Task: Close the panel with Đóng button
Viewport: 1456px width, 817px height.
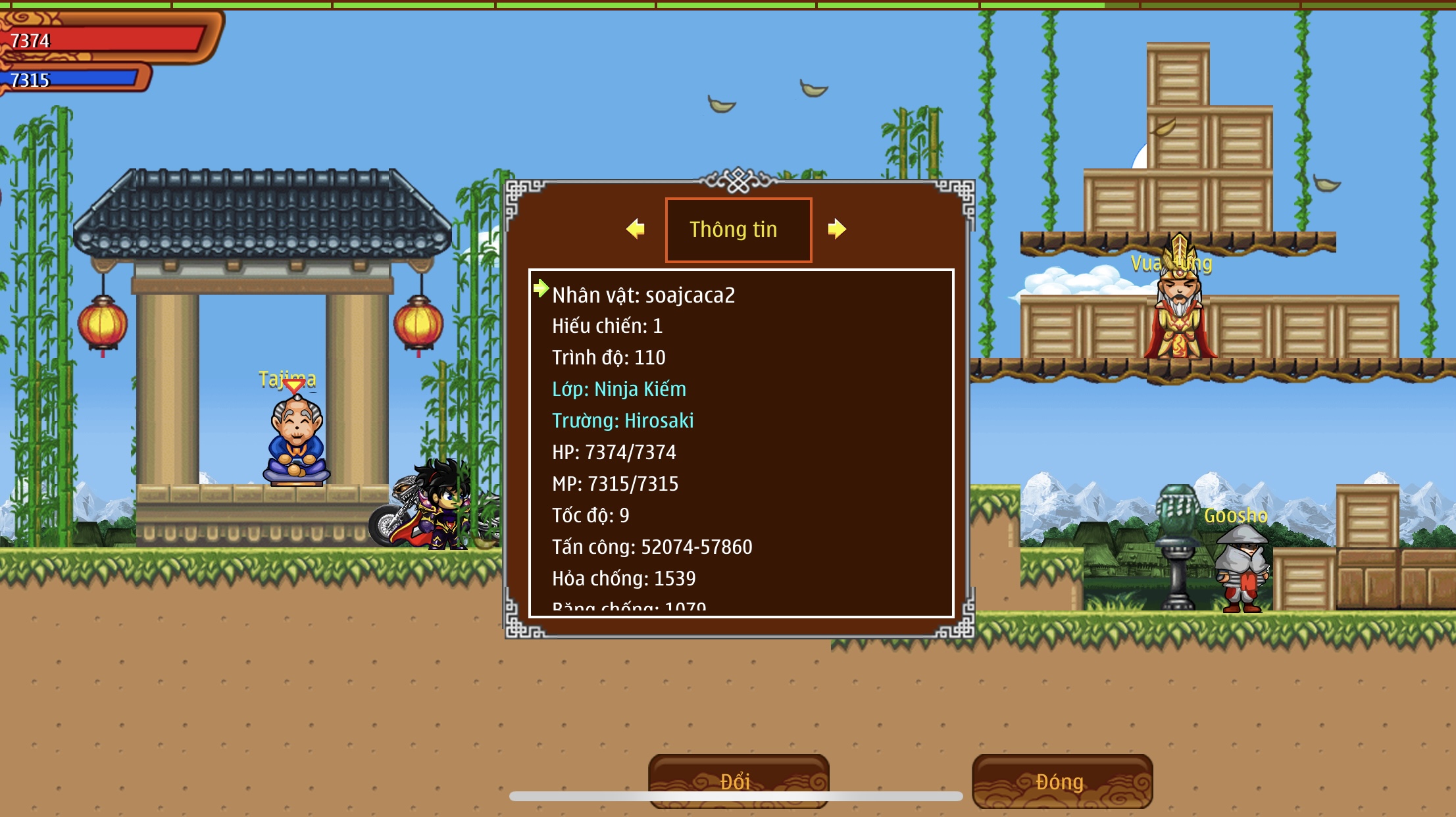Action: (x=1061, y=781)
